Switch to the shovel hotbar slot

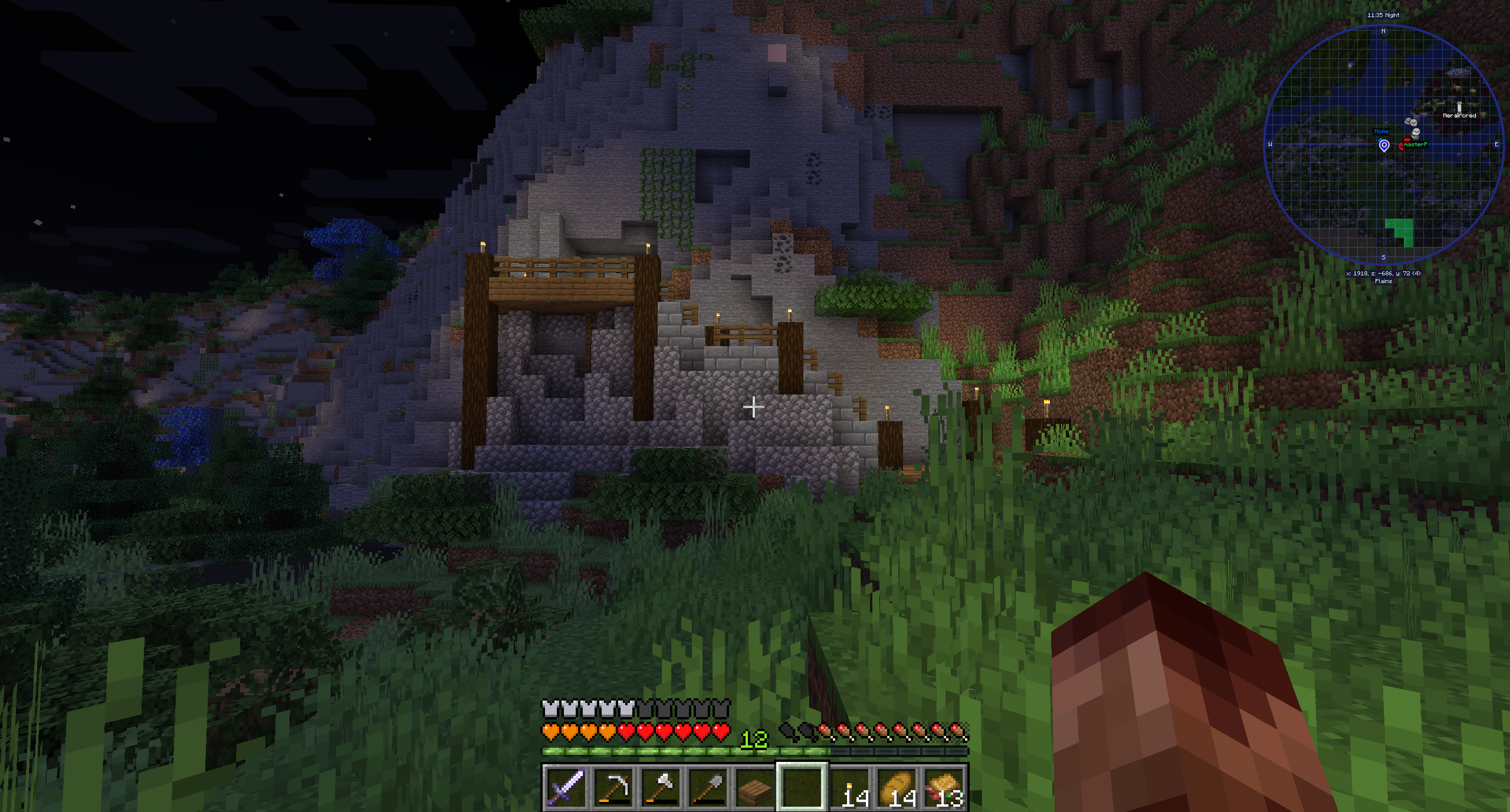[x=707, y=787]
